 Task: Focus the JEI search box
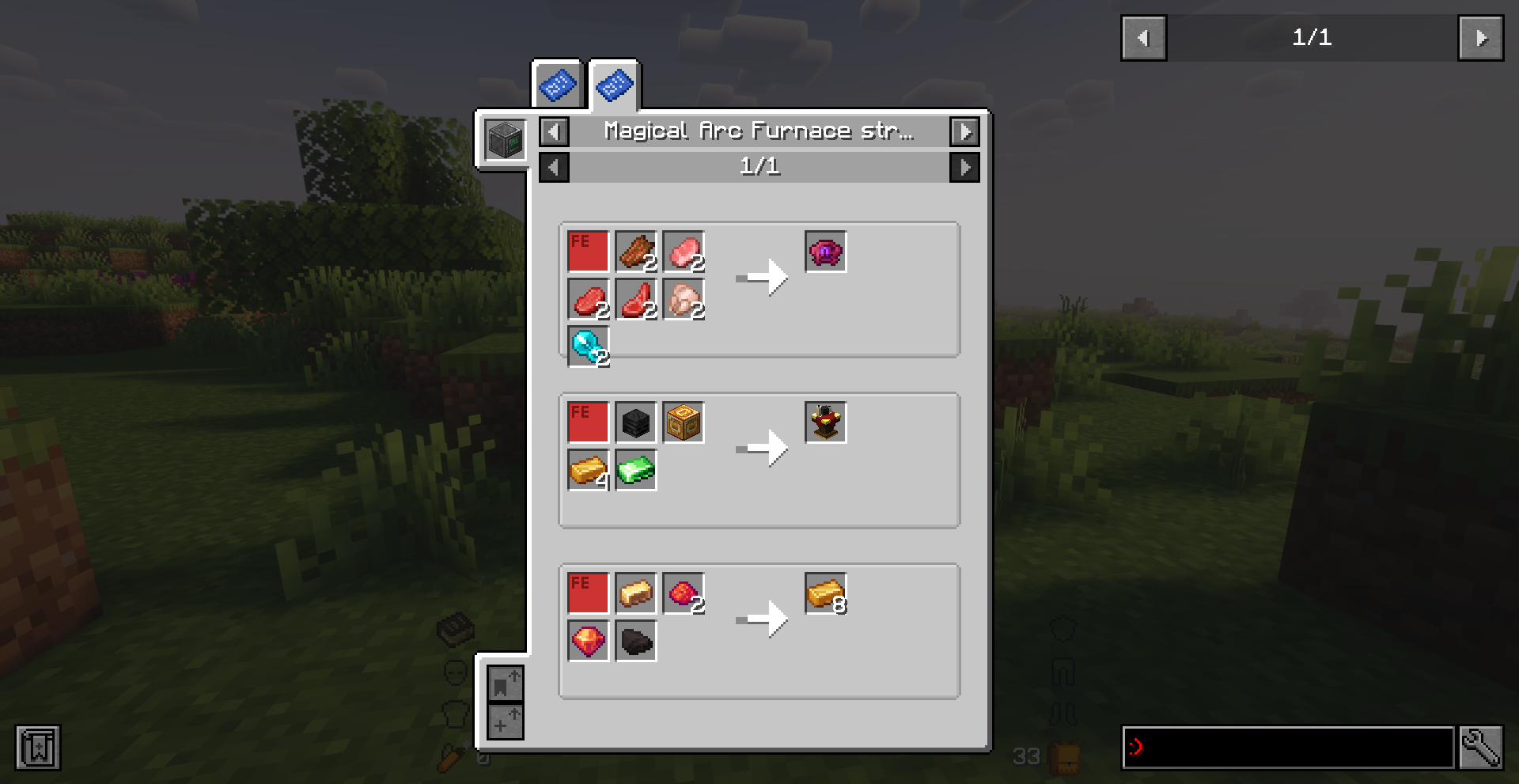1288,748
